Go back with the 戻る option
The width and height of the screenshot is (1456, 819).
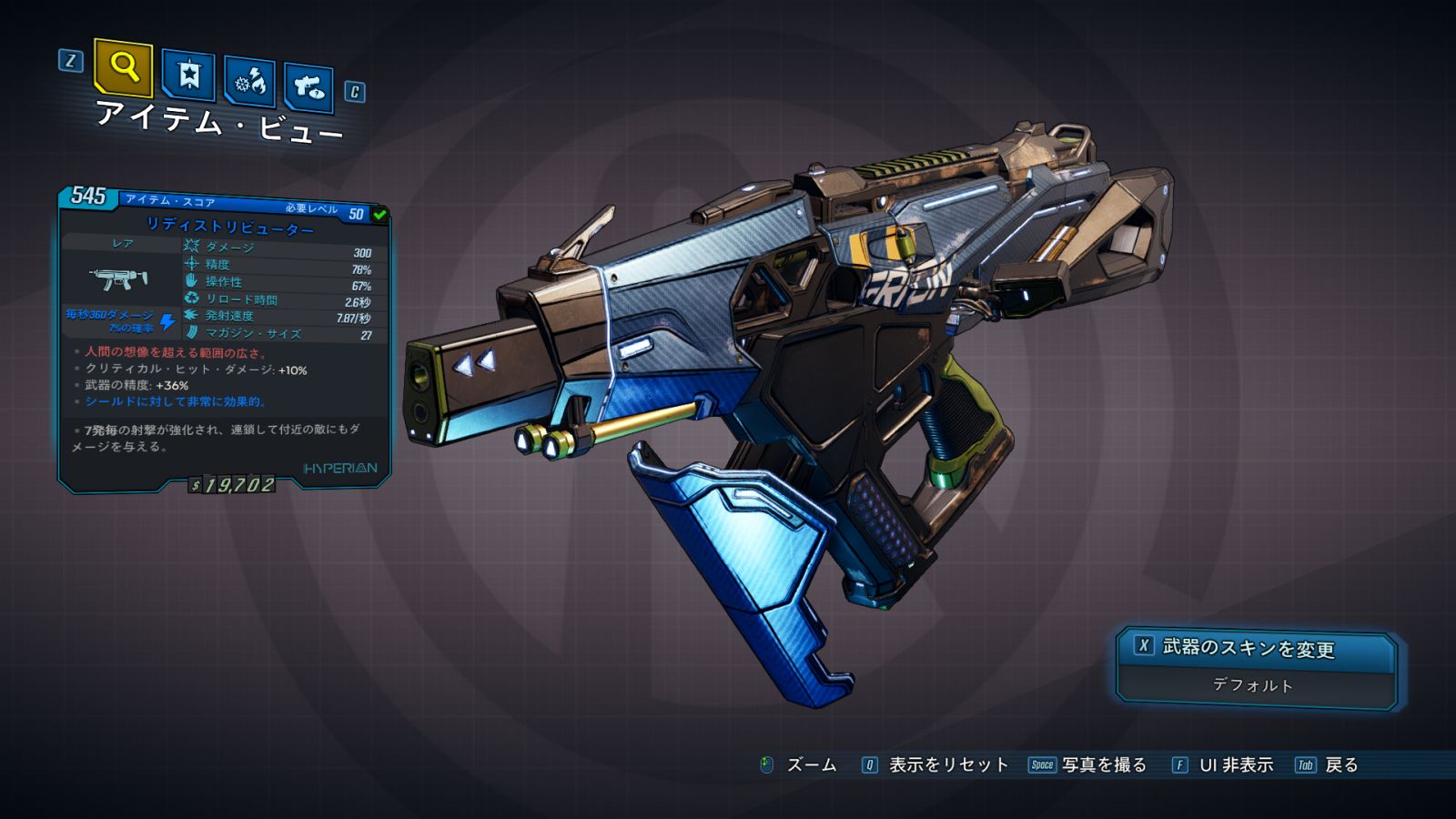click(1340, 765)
